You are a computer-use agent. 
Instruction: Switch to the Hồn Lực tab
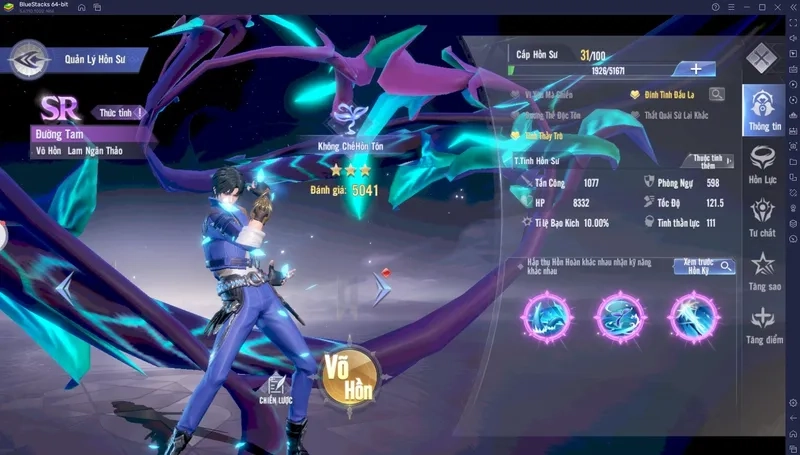(x=763, y=165)
